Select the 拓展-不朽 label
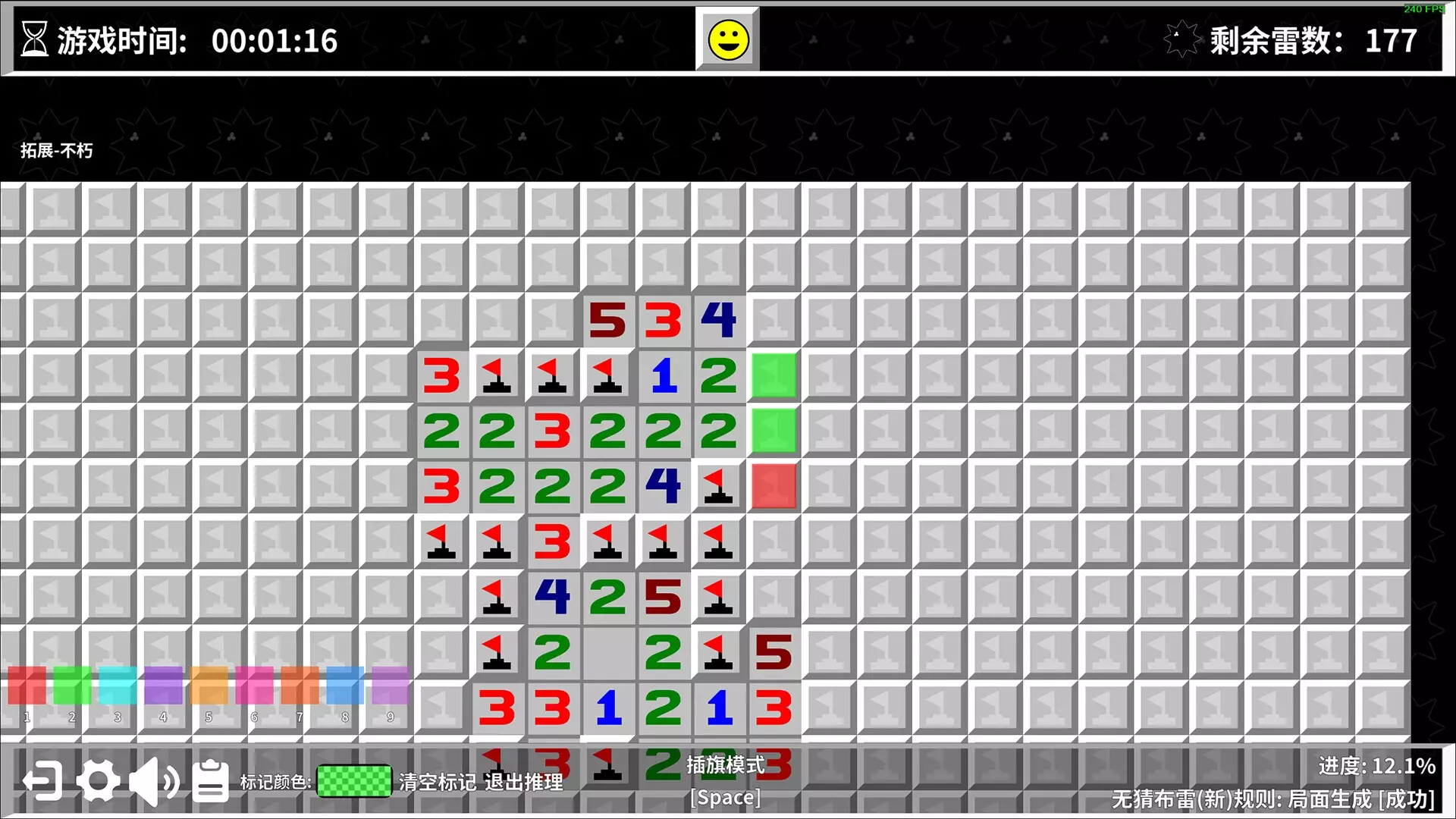1456x819 pixels. [56, 151]
